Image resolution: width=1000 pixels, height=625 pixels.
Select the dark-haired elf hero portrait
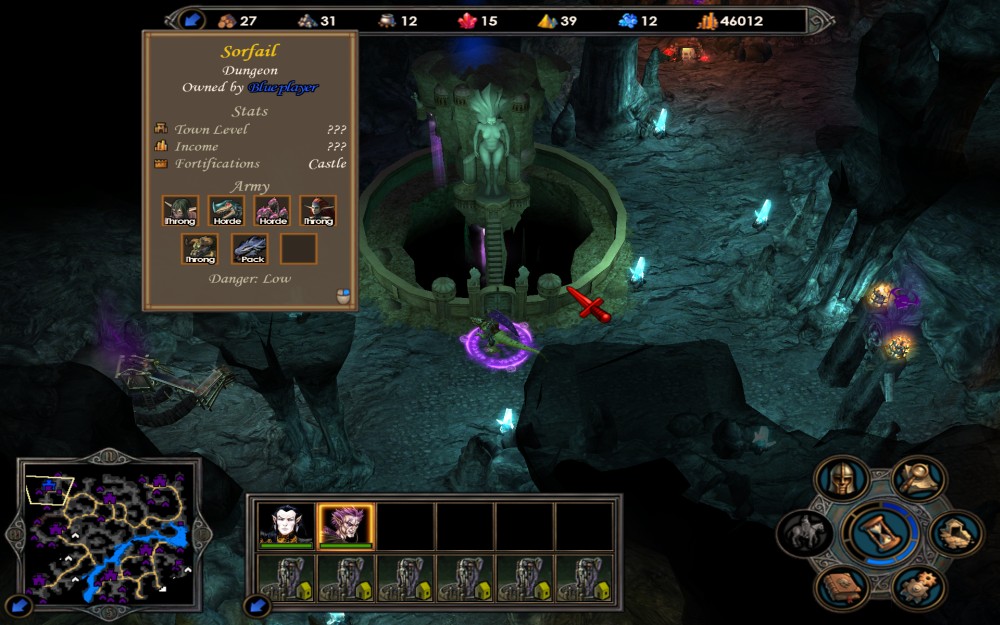point(286,525)
